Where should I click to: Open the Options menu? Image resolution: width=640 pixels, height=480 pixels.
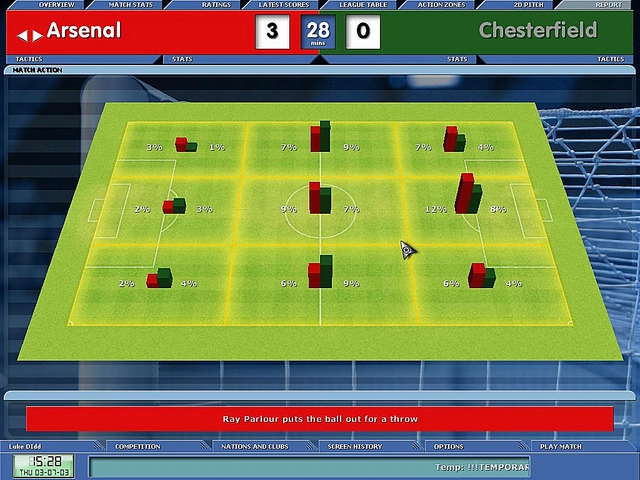coord(448,446)
